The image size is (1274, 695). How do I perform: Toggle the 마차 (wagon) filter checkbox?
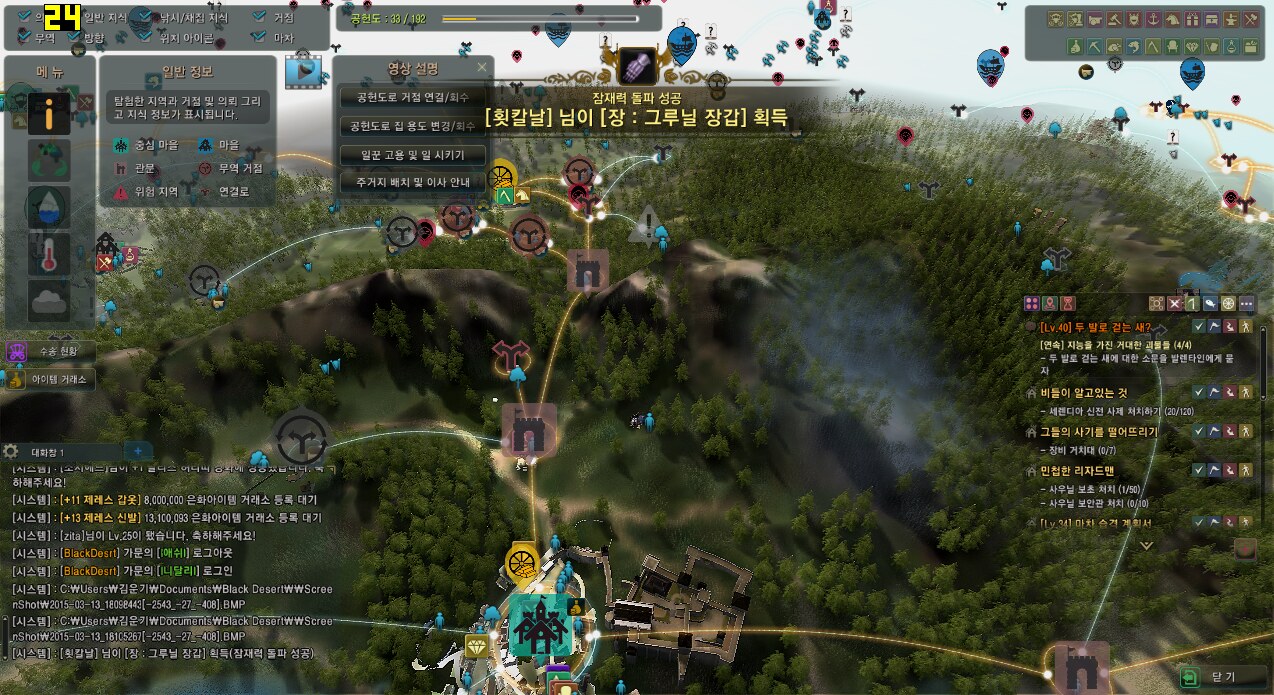click(259, 38)
